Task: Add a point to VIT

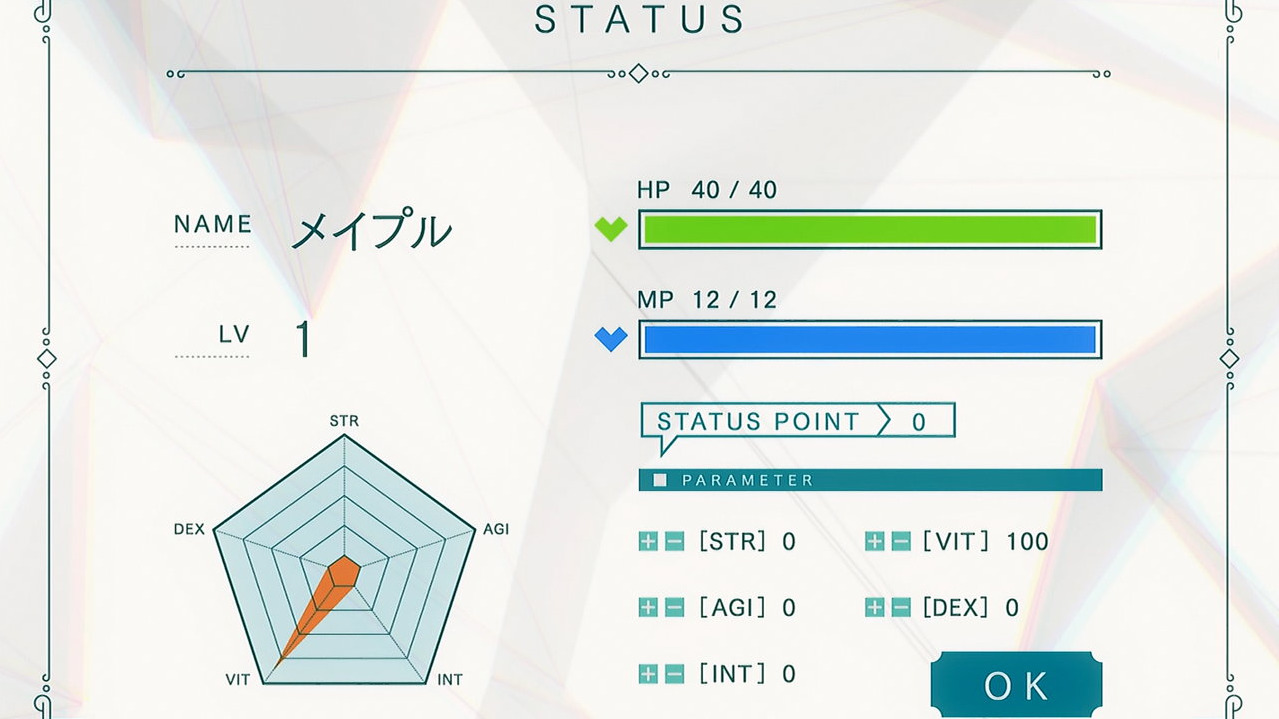Action: pyautogui.click(x=875, y=542)
